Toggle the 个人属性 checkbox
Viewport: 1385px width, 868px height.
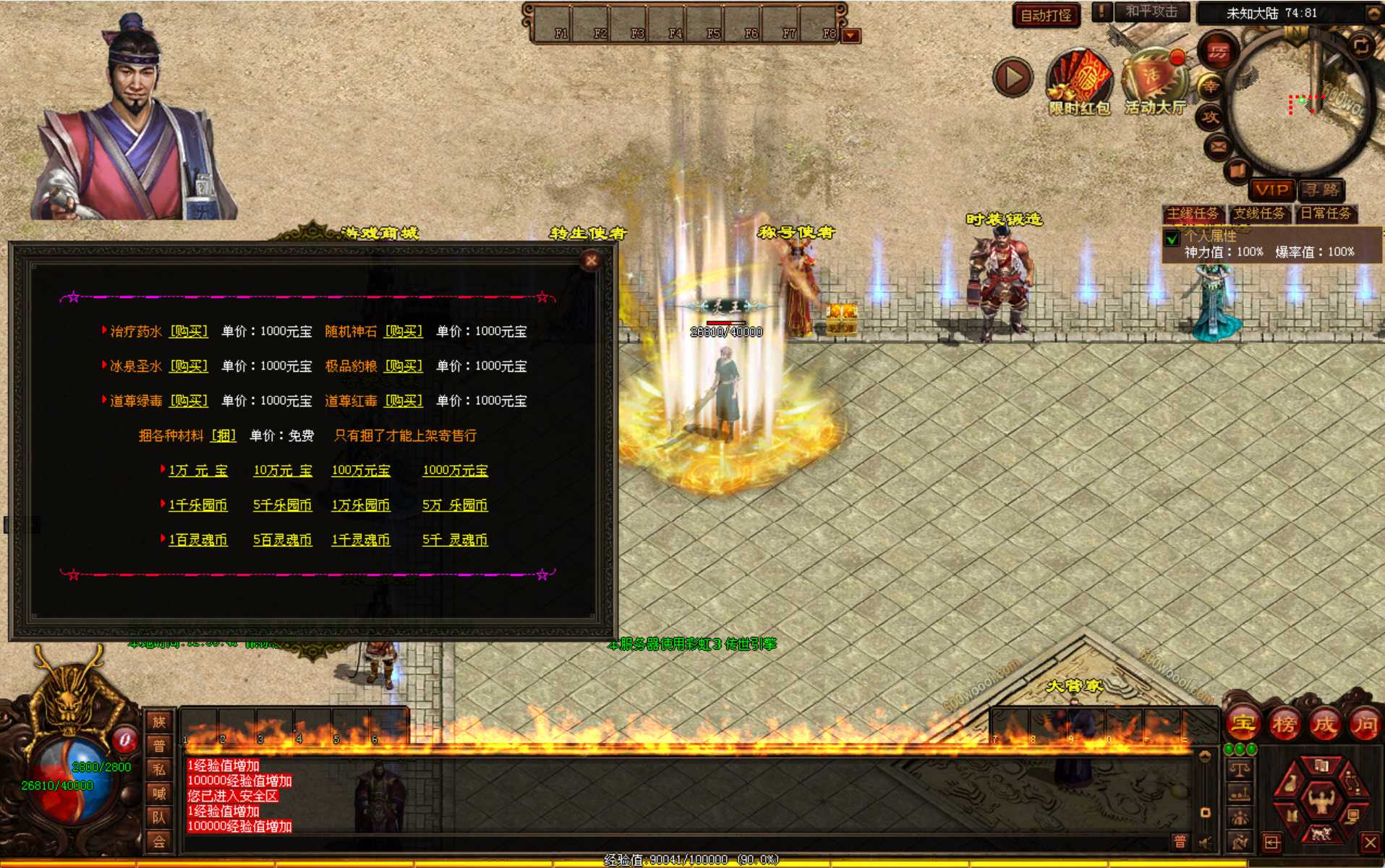1172,237
